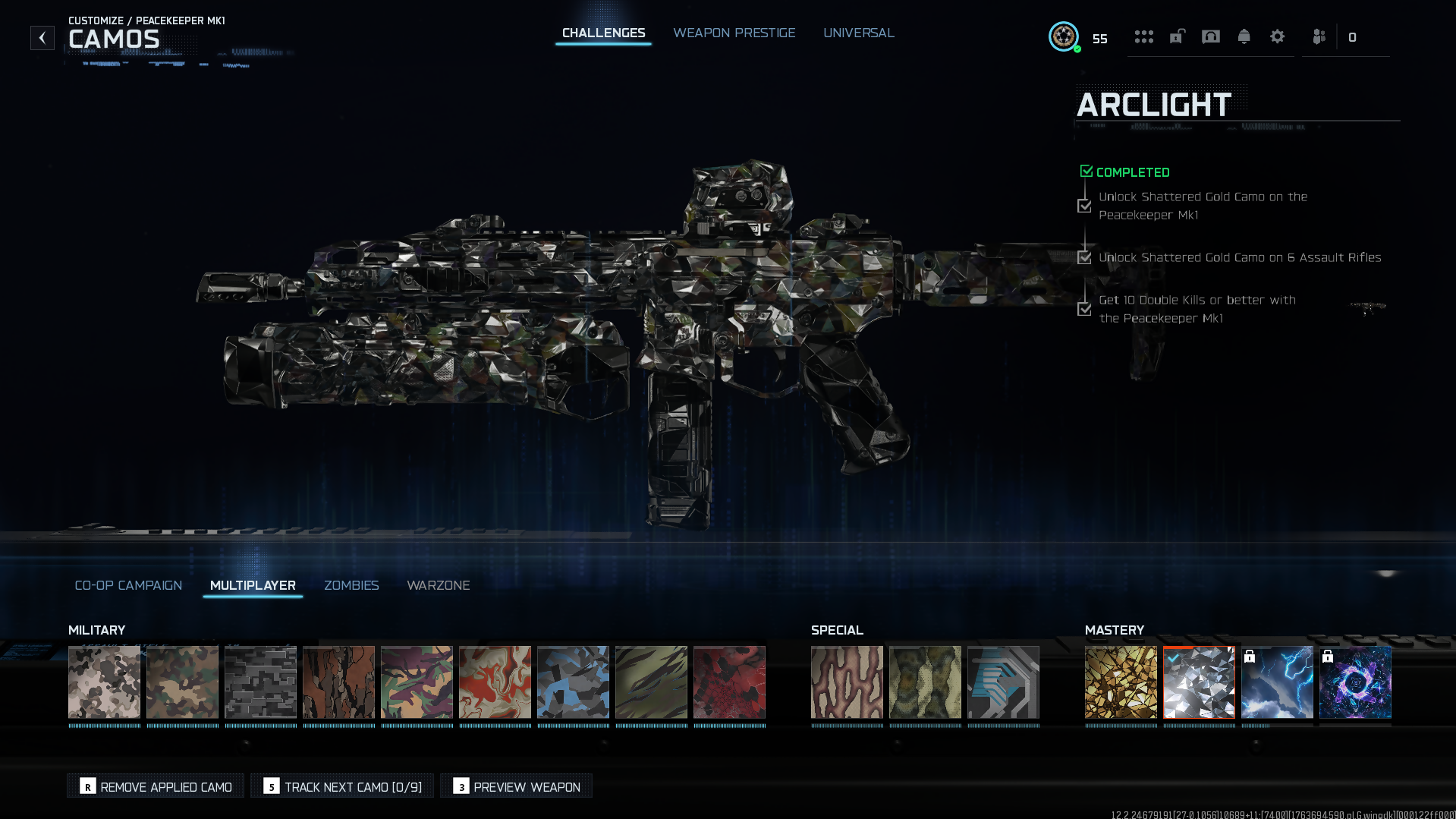Open Preview Weapon

(x=516, y=786)
